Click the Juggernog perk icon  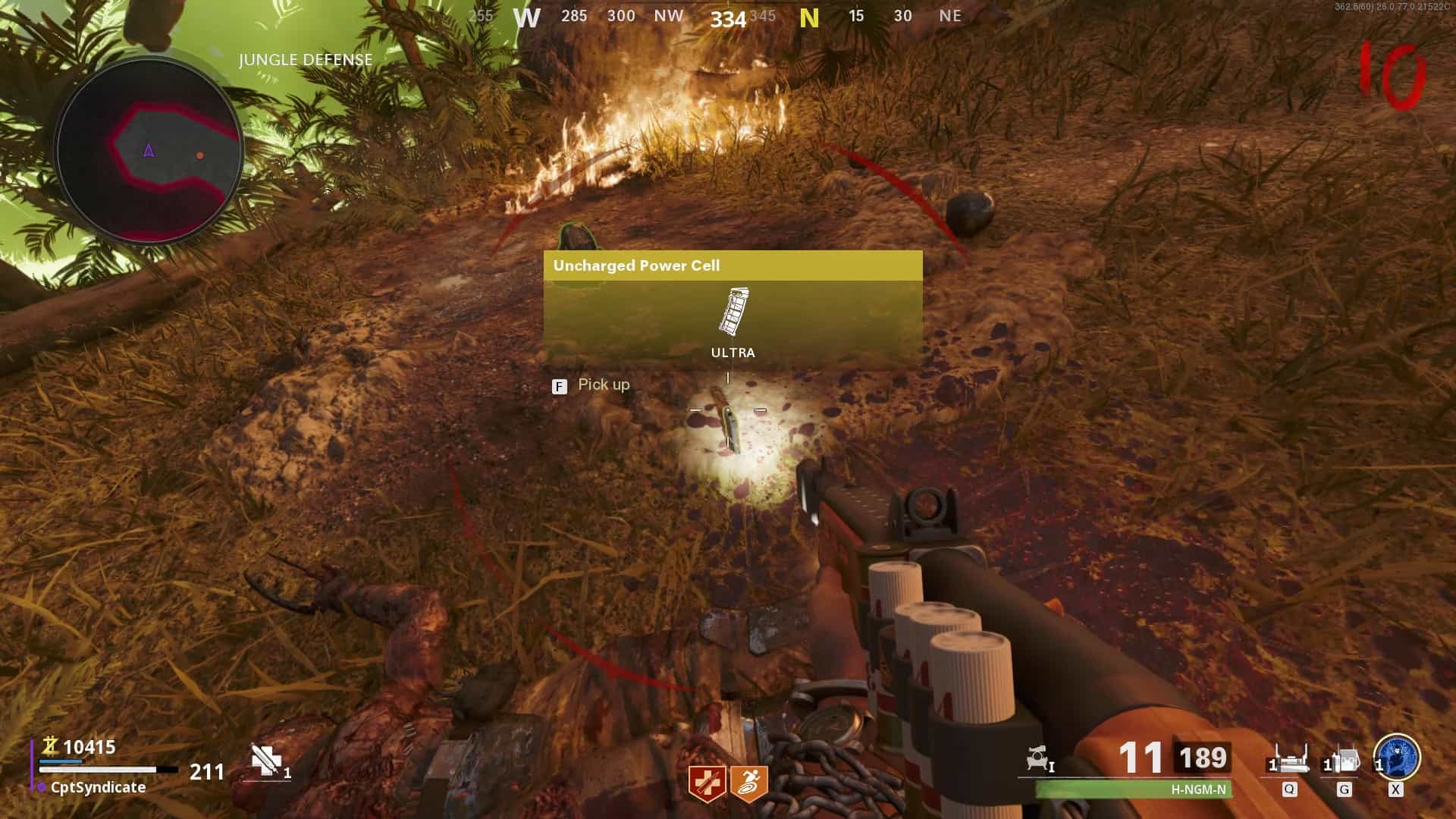click(x=706, y=783)
